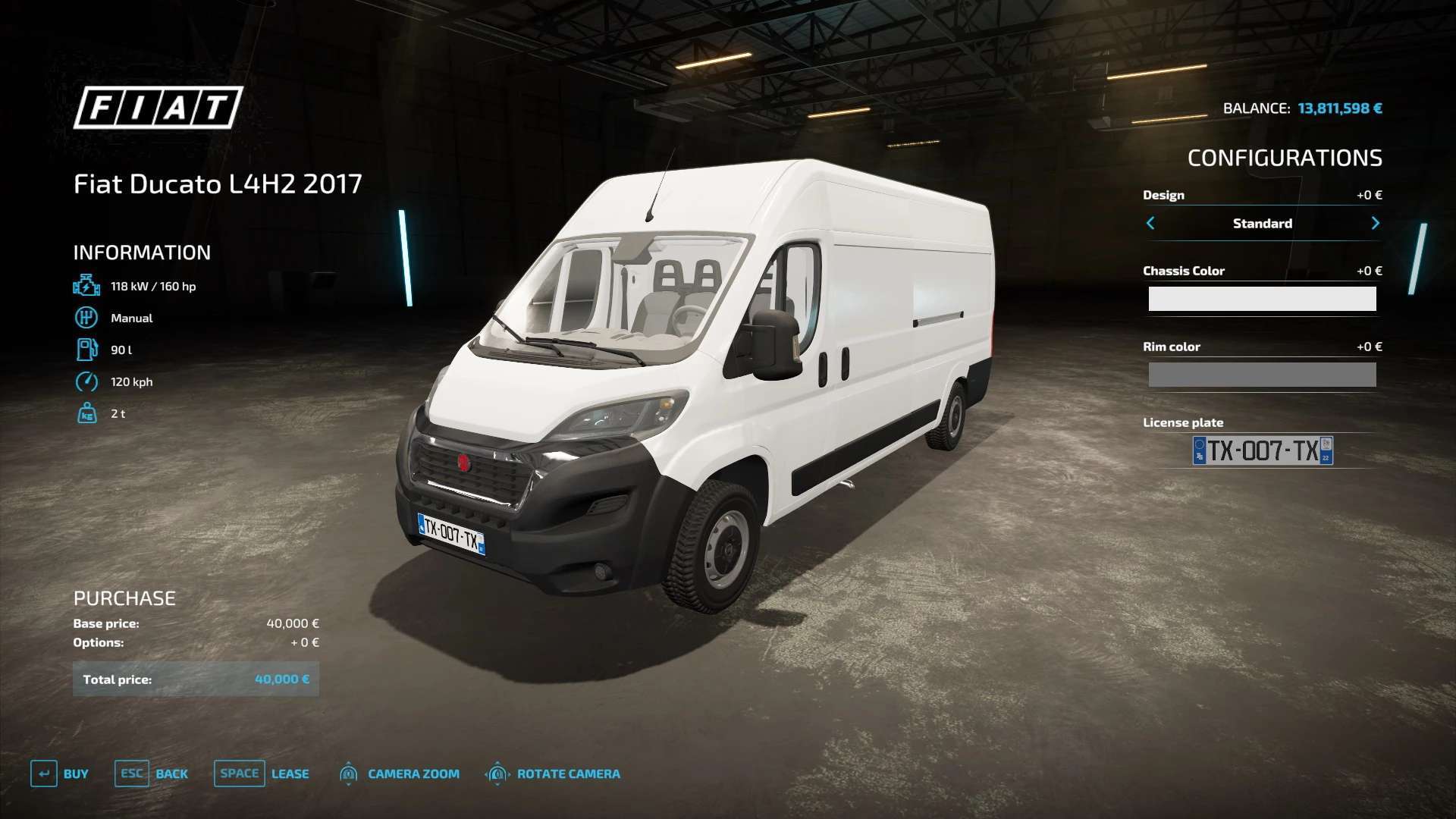This screenshot has height=819, width=1456.
Task: Select next Design option with right arrow
Action: [x=1375, y=223]
